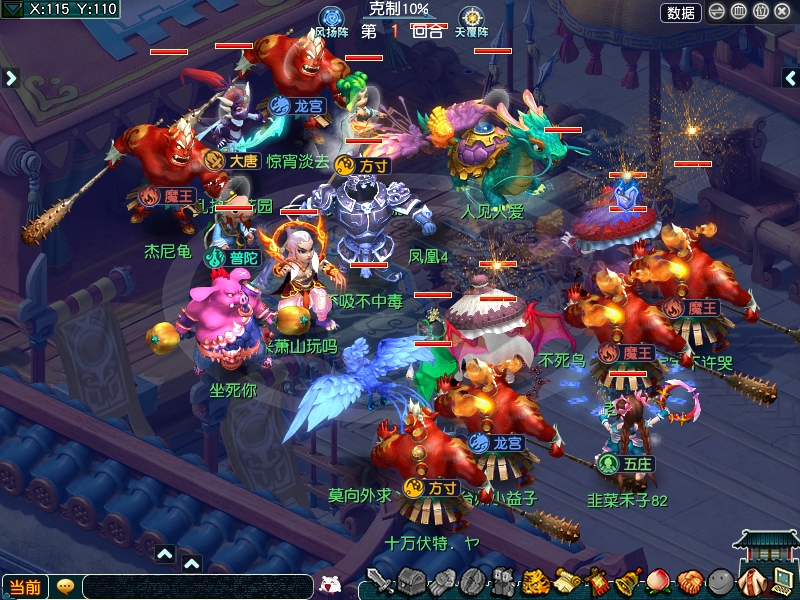Open the 数据 battle data panel
Viewport: 800px width, 600px height.
pyautogui.click(x=681, y=12)
